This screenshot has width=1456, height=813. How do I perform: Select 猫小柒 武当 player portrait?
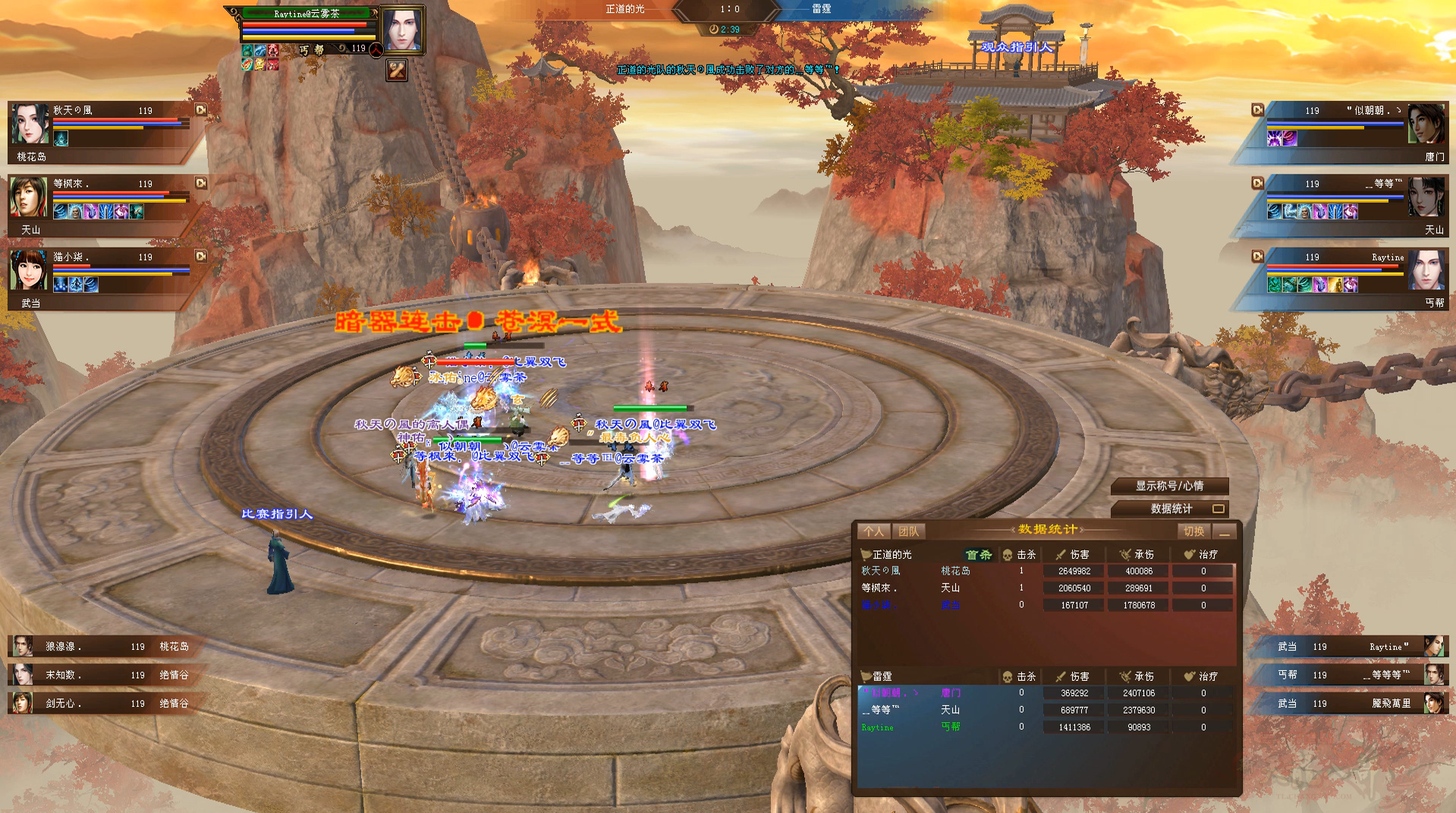tap(30, 271)
